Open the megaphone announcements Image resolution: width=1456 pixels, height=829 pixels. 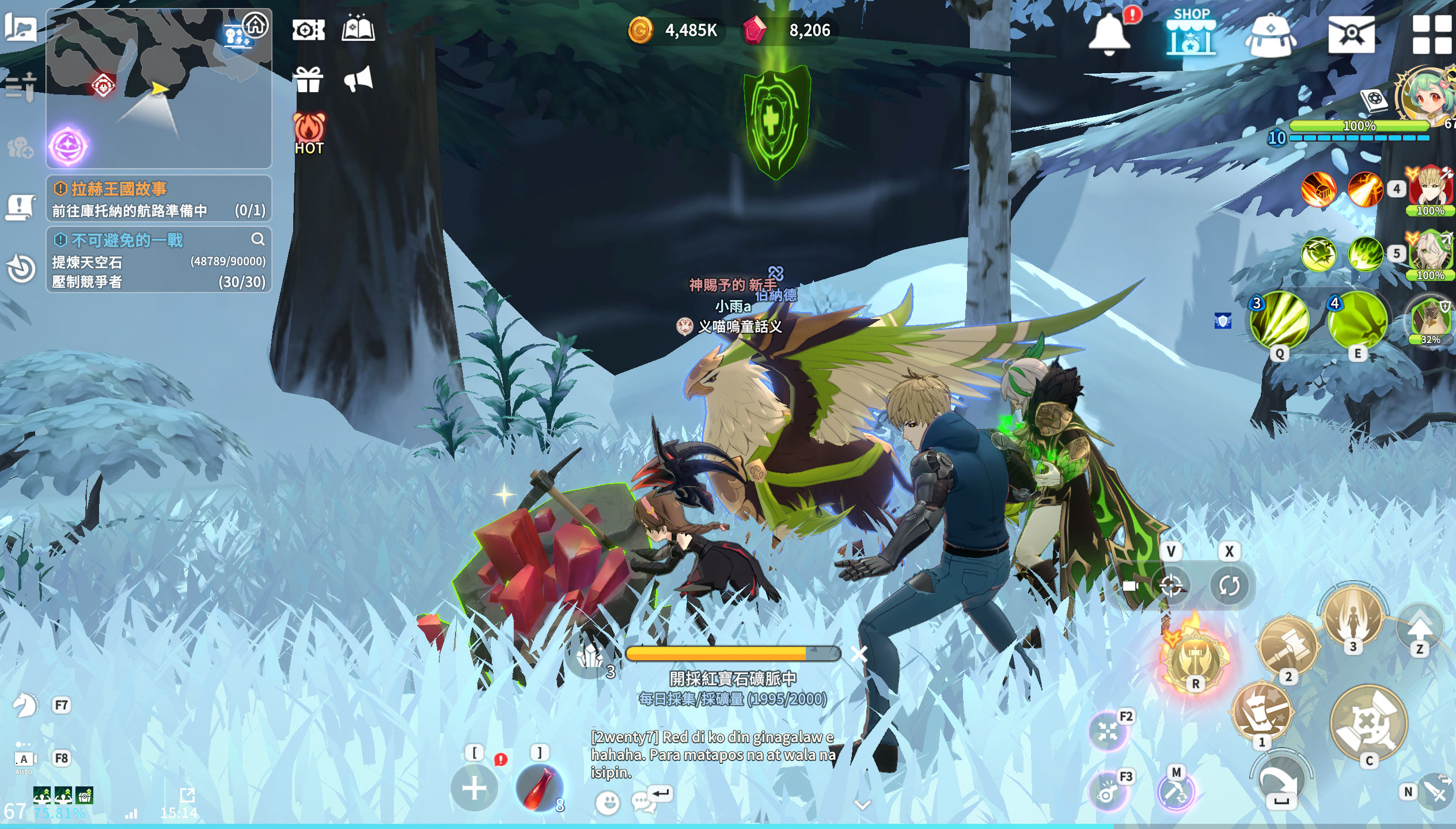pos(359,79)
